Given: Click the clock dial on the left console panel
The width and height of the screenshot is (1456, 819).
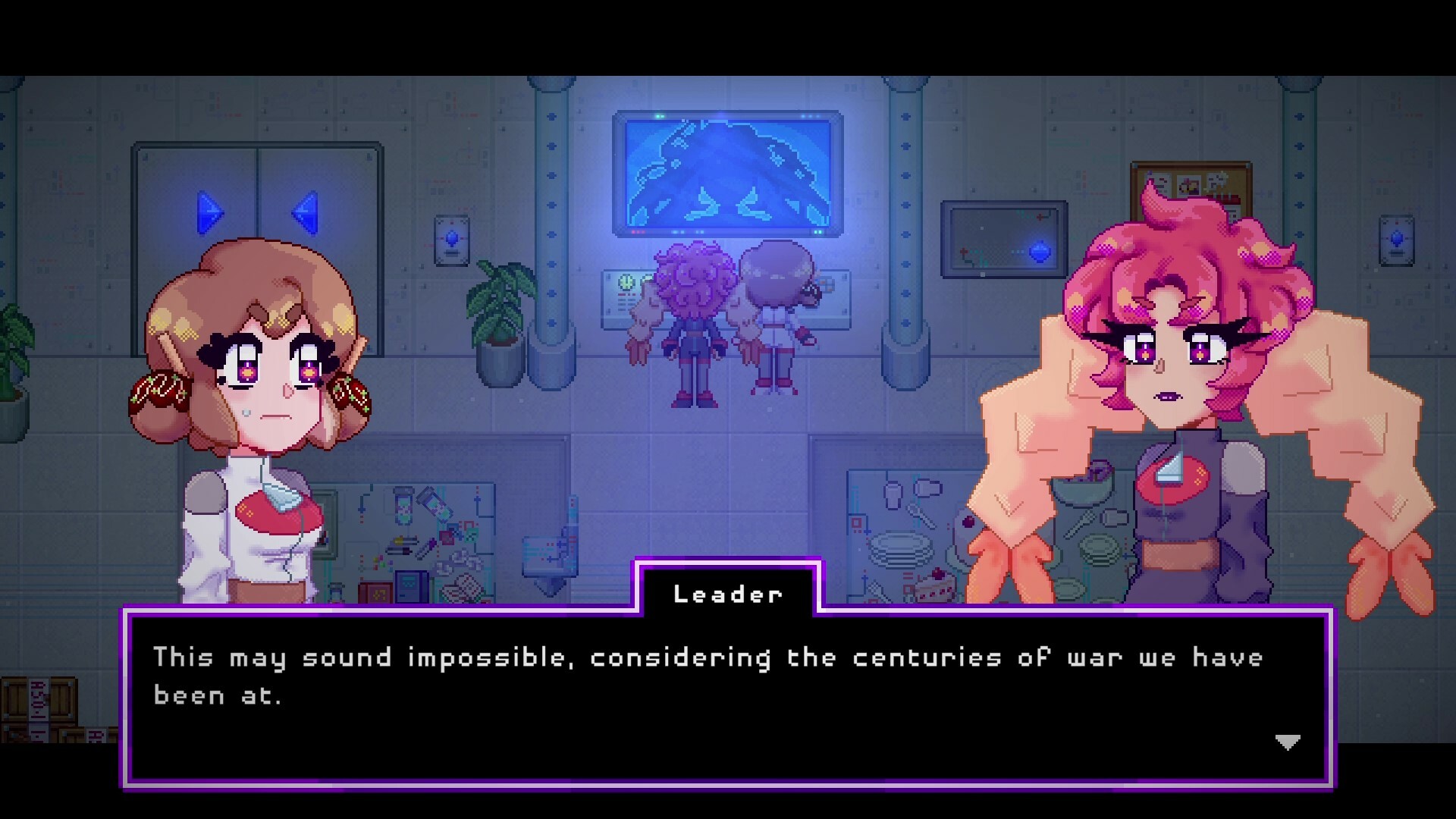Looking at the screenshot, I should [x=627, y=283].
